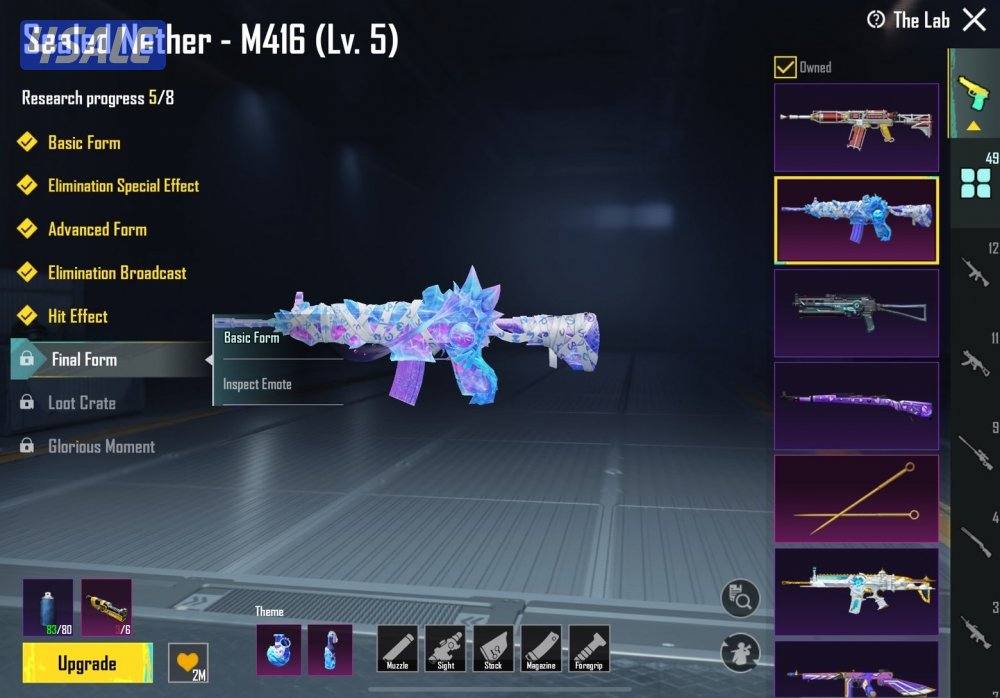Image resolution: width=1000 pixels, height=698 pixels.
Task: Close The Lab screen
Action: (974, 20)
